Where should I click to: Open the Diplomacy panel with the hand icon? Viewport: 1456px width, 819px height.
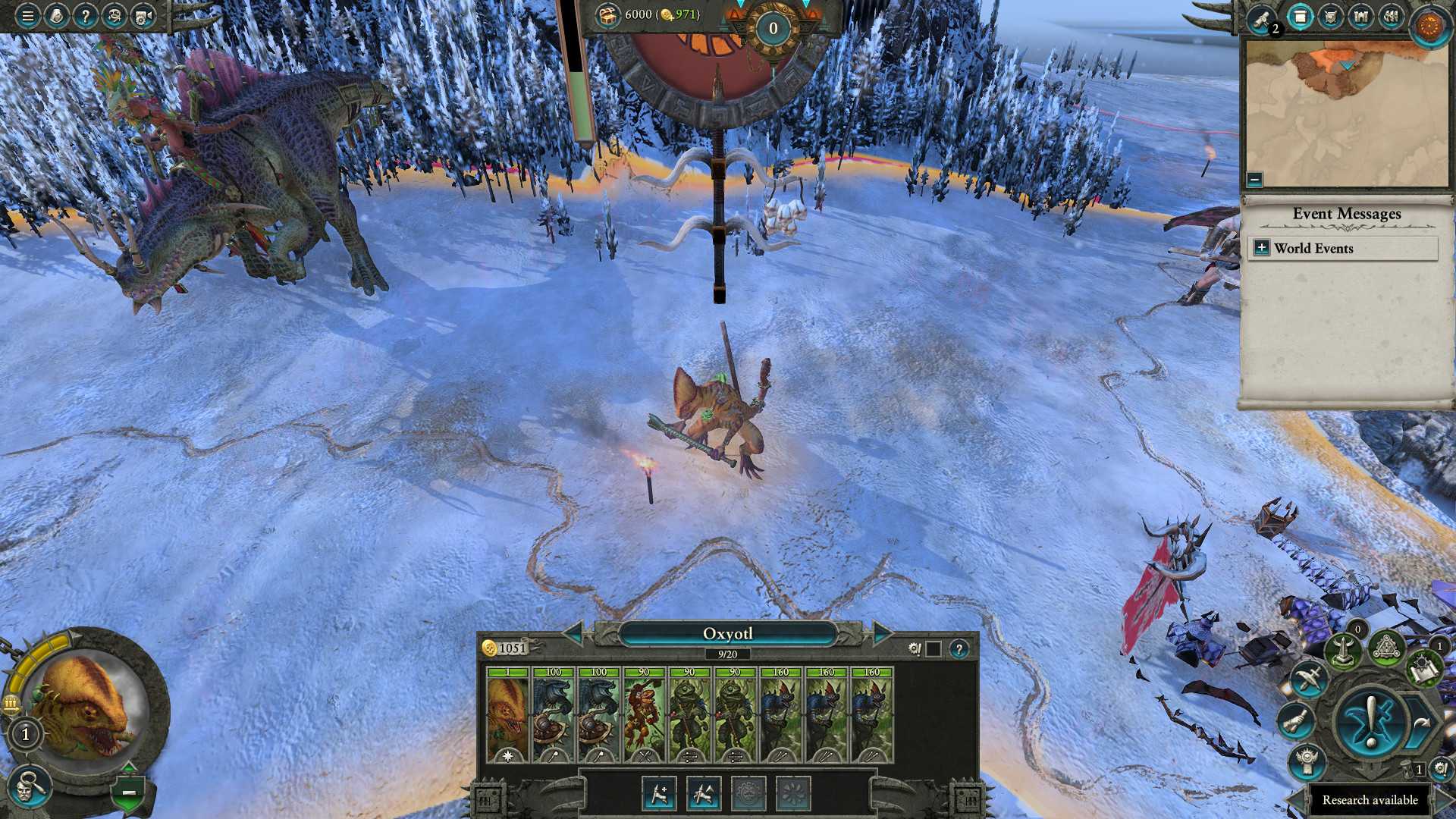(x=1299, y=721)
